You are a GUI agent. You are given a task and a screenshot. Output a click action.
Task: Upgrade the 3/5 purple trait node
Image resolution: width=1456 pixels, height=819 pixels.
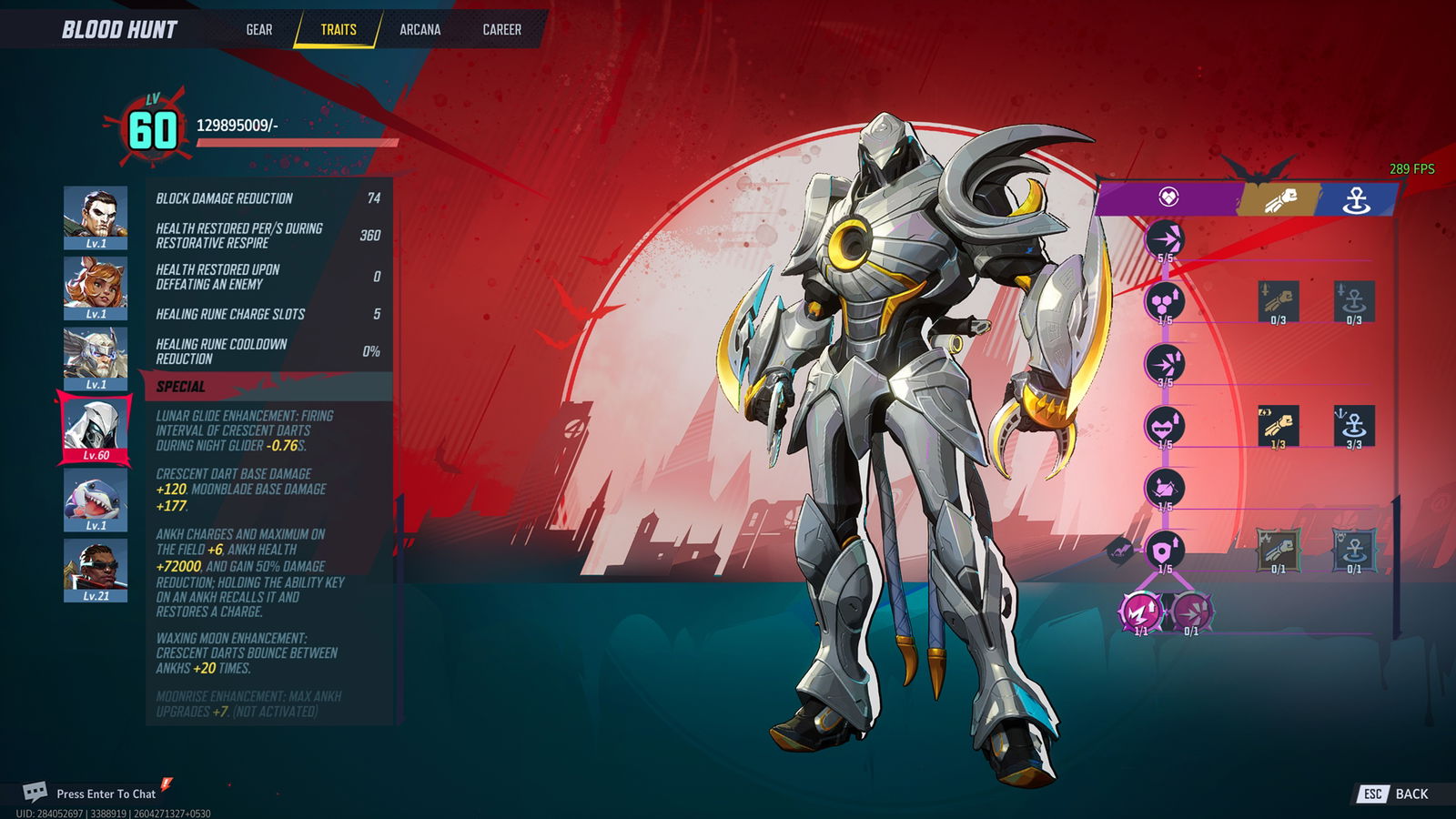1165,364
